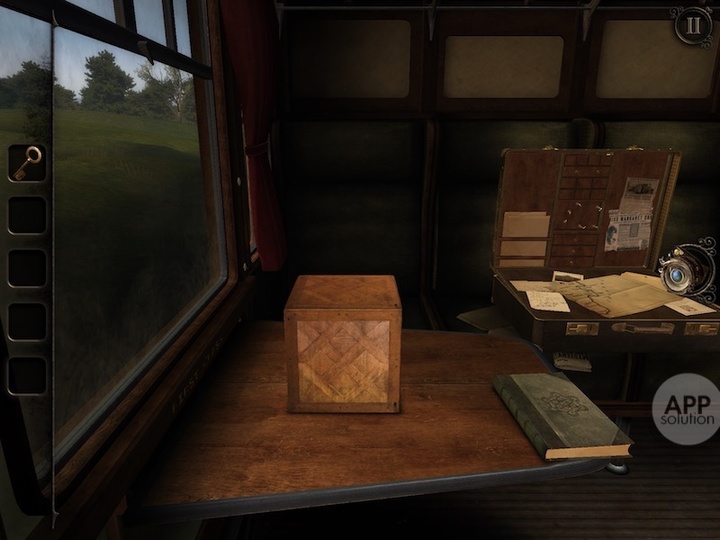Activate the eyepiece lens icon
The image size is (720, 540).
click(687, 270)
